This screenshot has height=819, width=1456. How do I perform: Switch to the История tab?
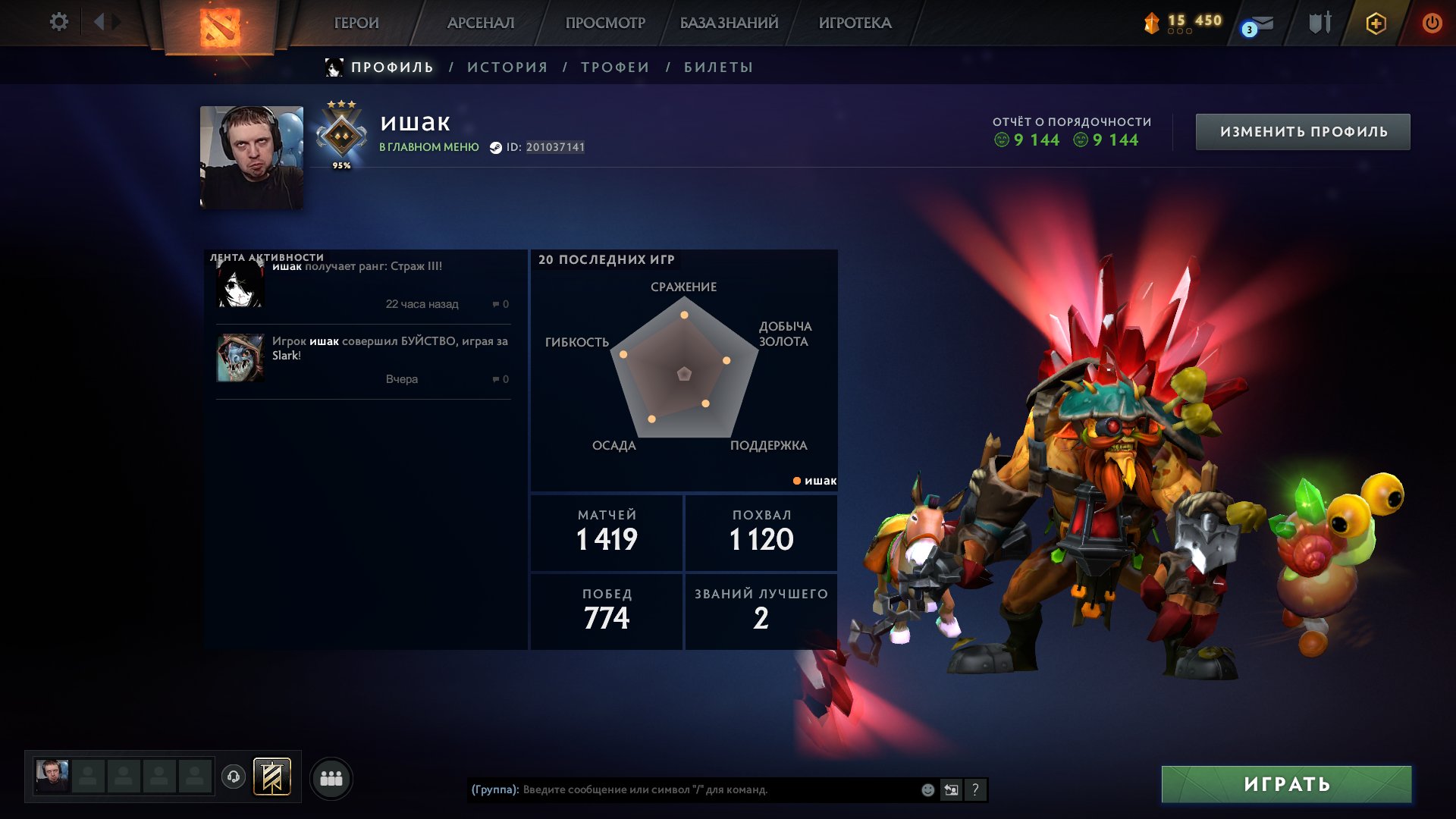(507, 67)
